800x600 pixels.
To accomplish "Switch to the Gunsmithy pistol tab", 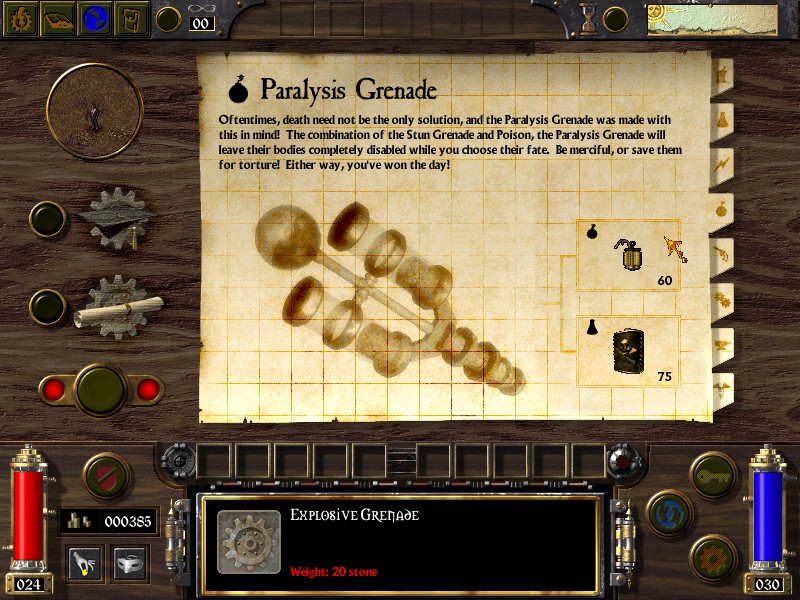I will [x=720, y=254].
